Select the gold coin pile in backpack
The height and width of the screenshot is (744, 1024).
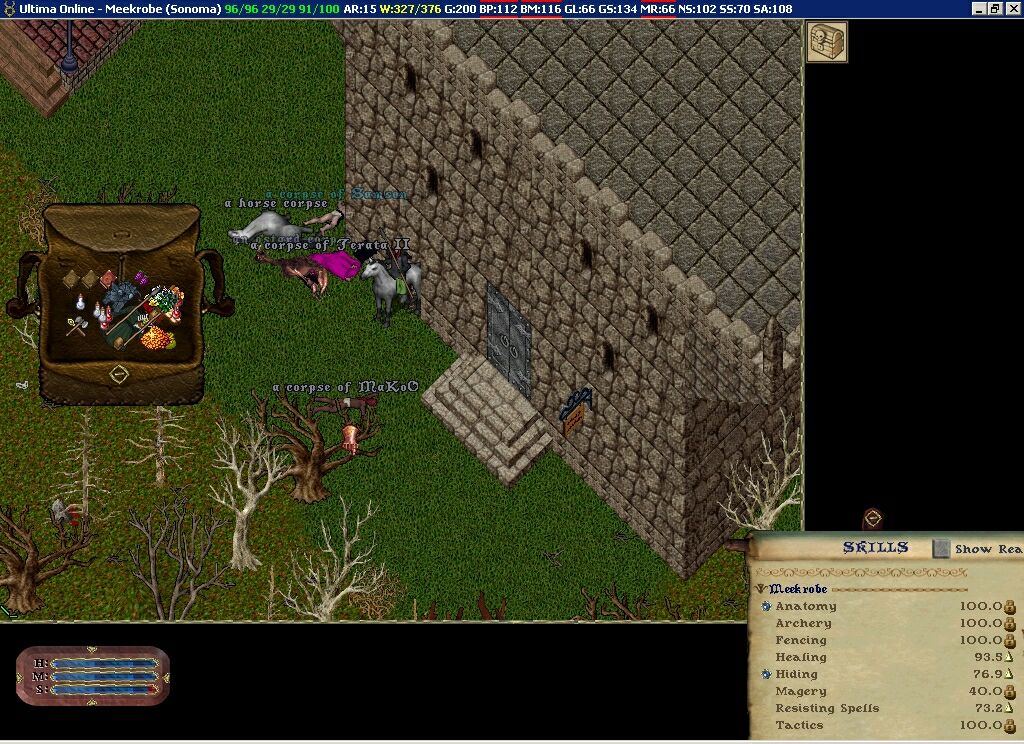coord(155,338)
